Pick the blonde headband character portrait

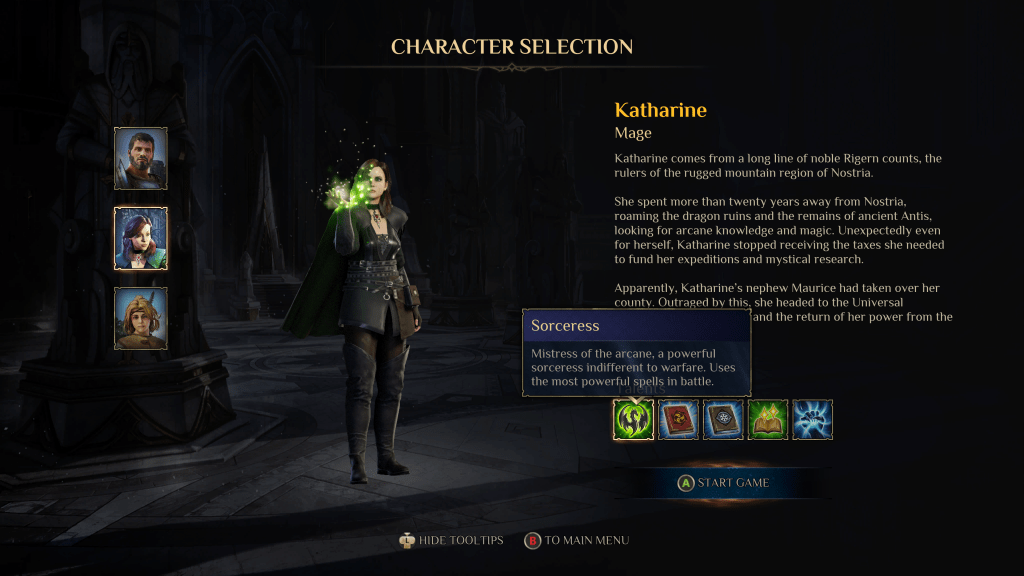pyautogui.click(x=140, y=318)
